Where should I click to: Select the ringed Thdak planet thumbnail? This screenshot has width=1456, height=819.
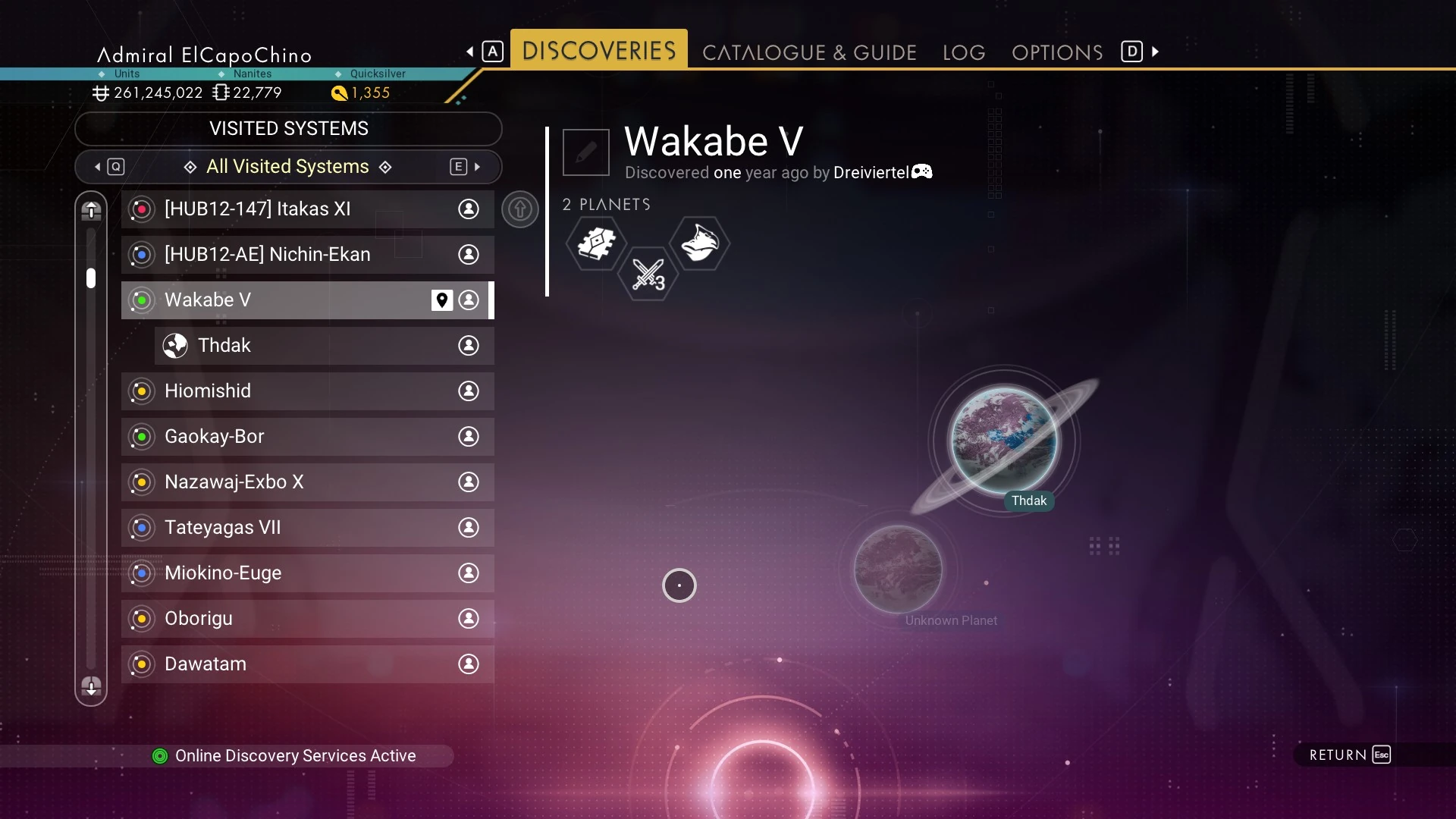pos(1004,441)
